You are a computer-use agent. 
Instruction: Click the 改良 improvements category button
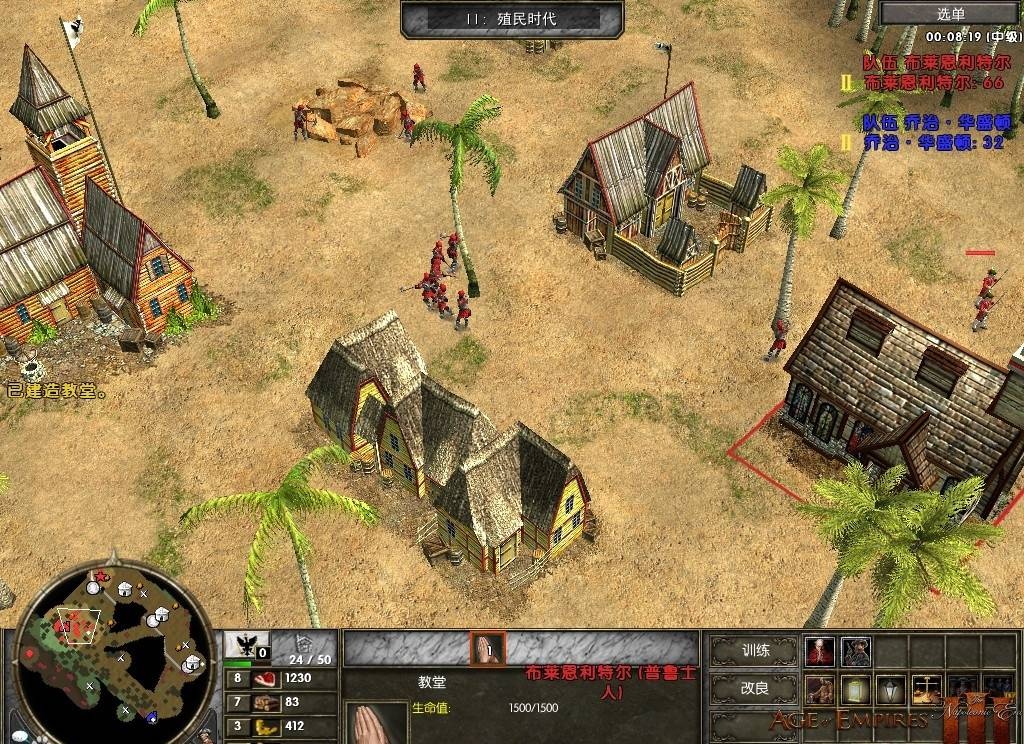coord(755,689)
